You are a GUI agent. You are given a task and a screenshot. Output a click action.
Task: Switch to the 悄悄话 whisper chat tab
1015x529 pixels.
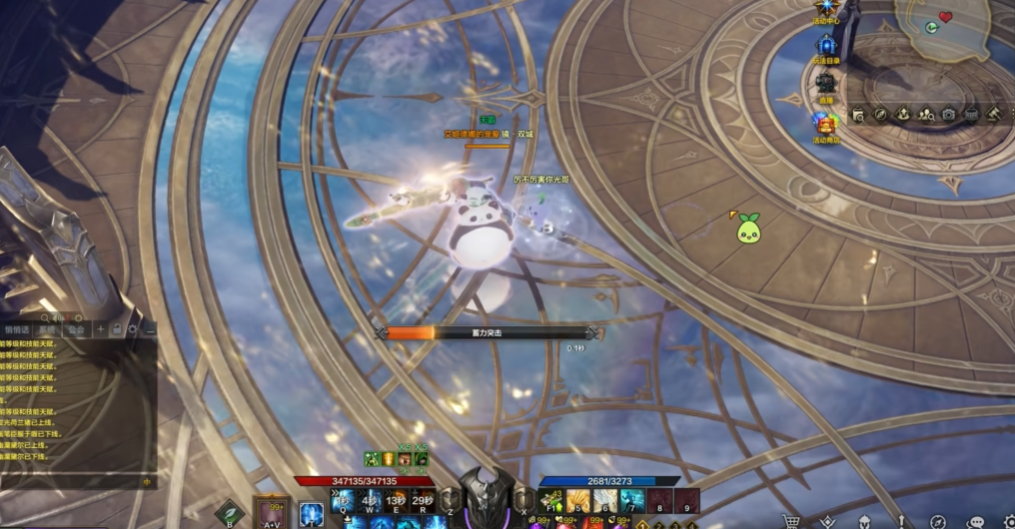(x=16, y=329)
